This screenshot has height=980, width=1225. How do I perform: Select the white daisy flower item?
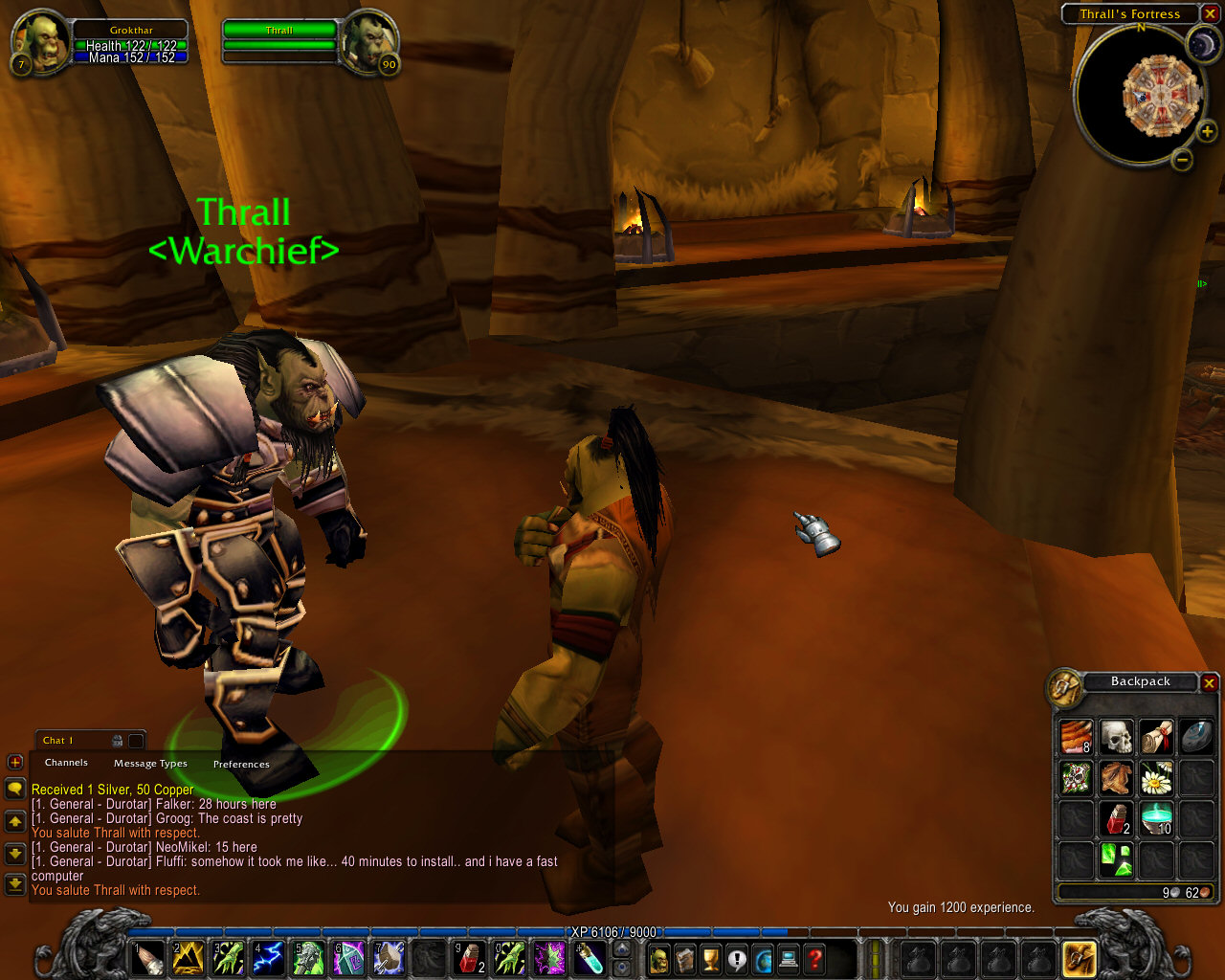pyautogui.click(x=1156, y=779)
